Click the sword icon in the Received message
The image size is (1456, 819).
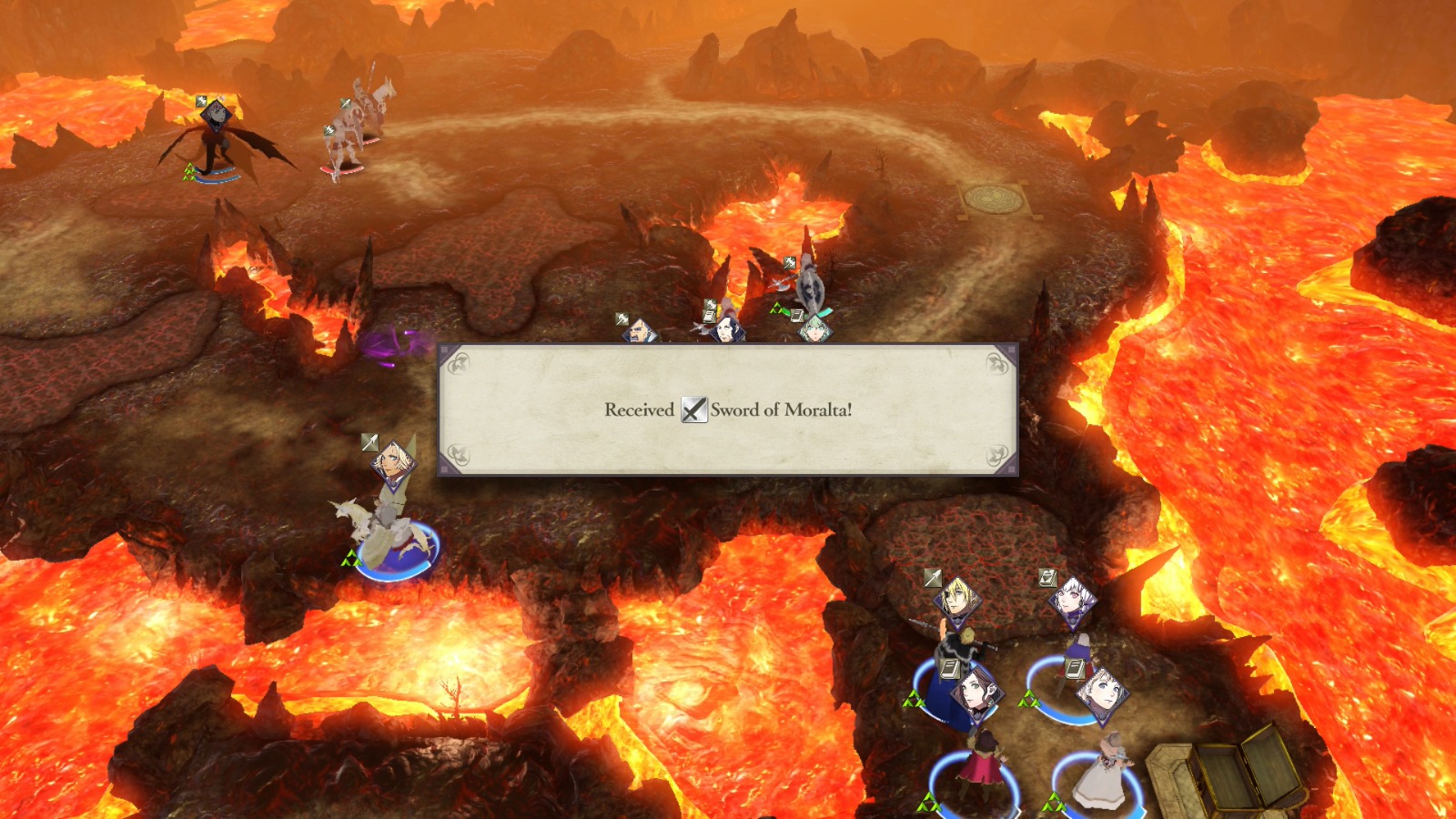(x=693, y=411)
